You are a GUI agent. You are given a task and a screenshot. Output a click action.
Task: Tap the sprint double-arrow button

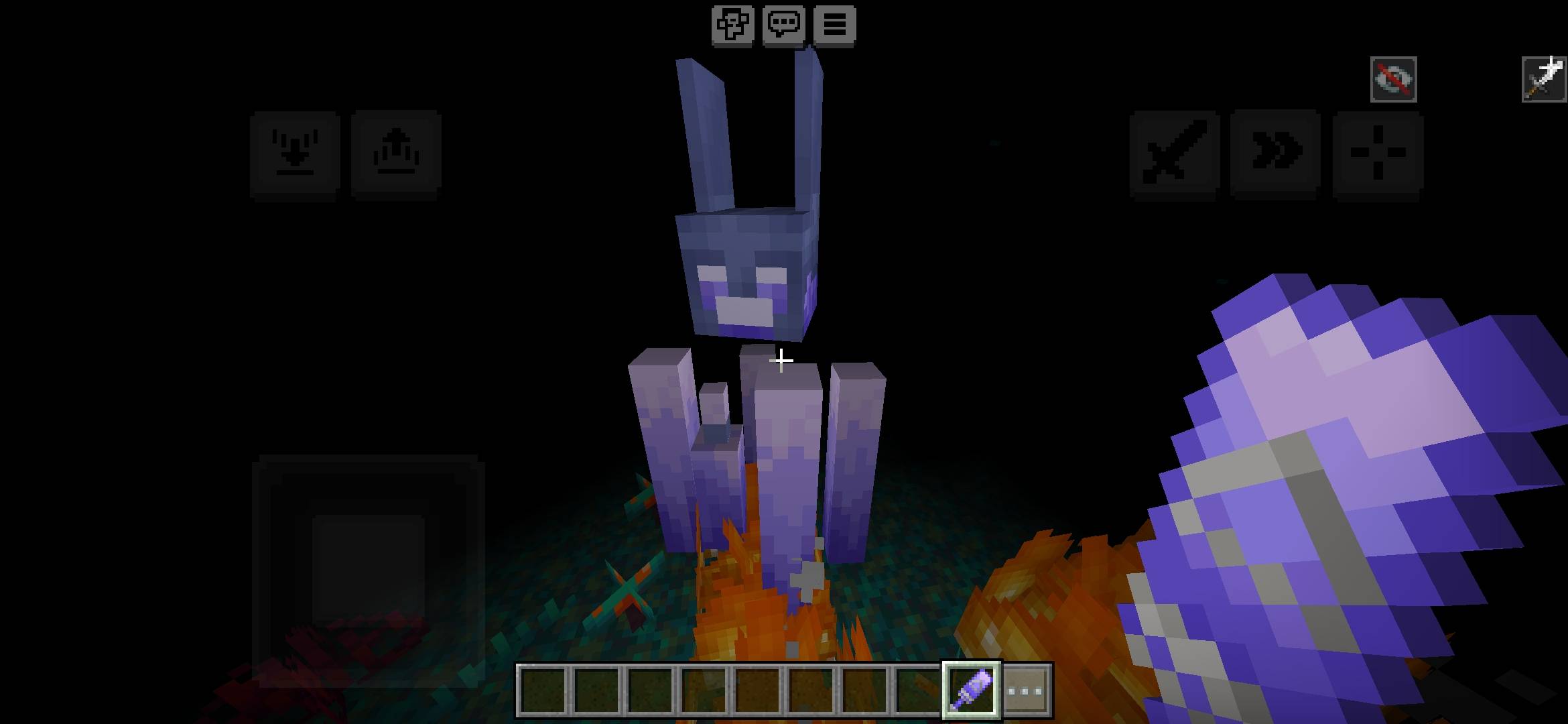pos(1277,152)
